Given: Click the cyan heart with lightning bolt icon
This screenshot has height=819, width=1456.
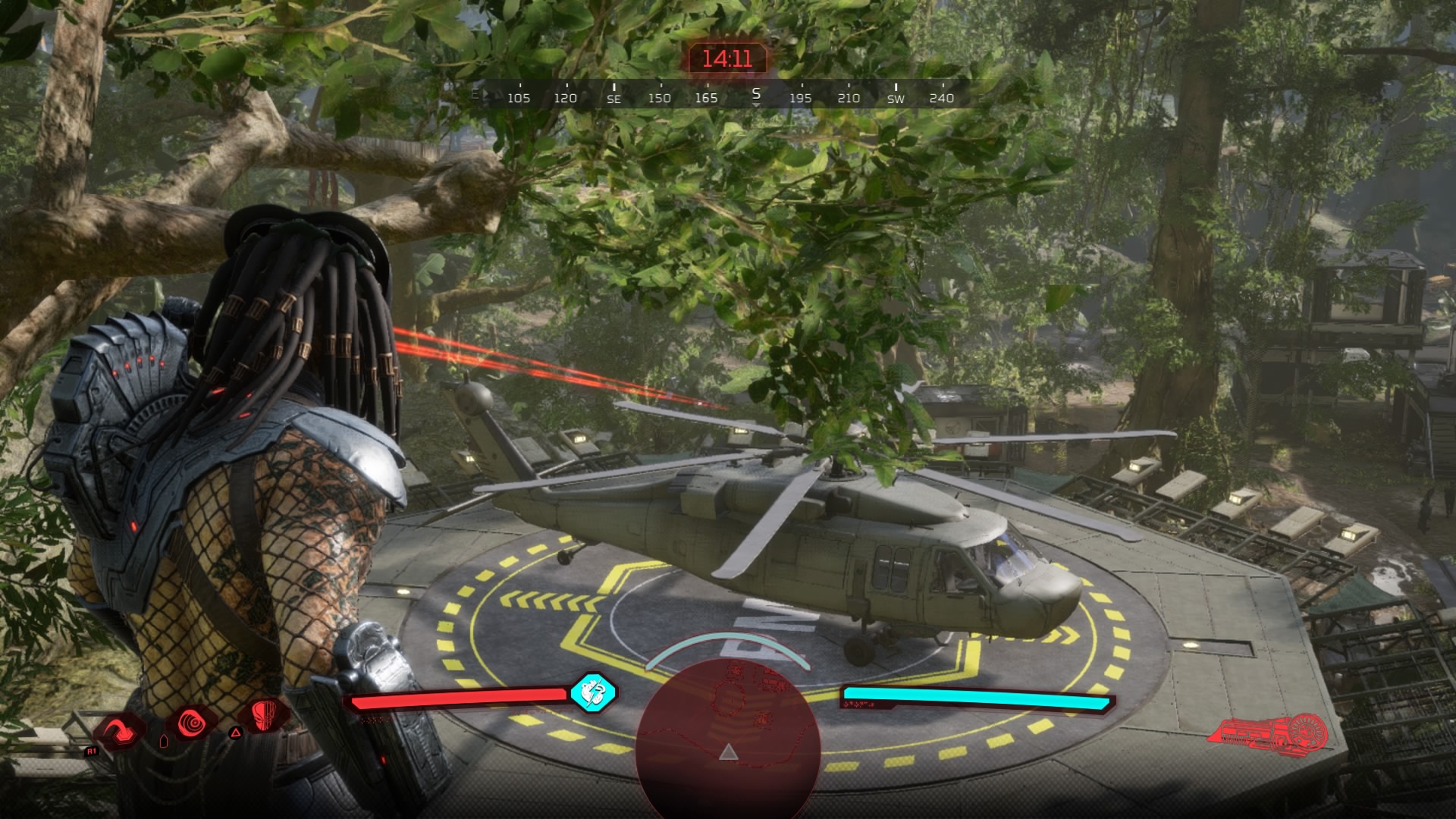Looking at the screenshot, I should [593, 692].
